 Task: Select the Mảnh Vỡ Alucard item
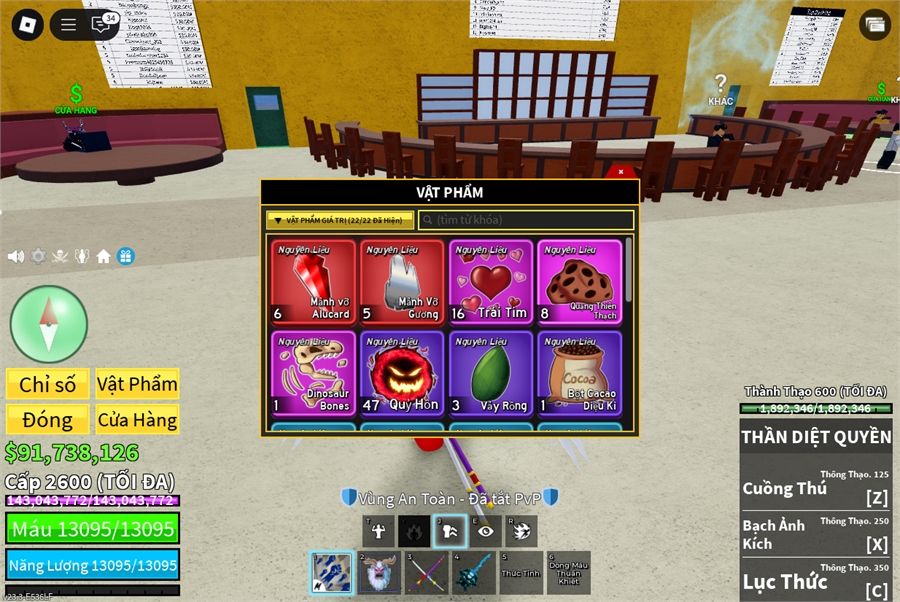[x=313, y=282]
